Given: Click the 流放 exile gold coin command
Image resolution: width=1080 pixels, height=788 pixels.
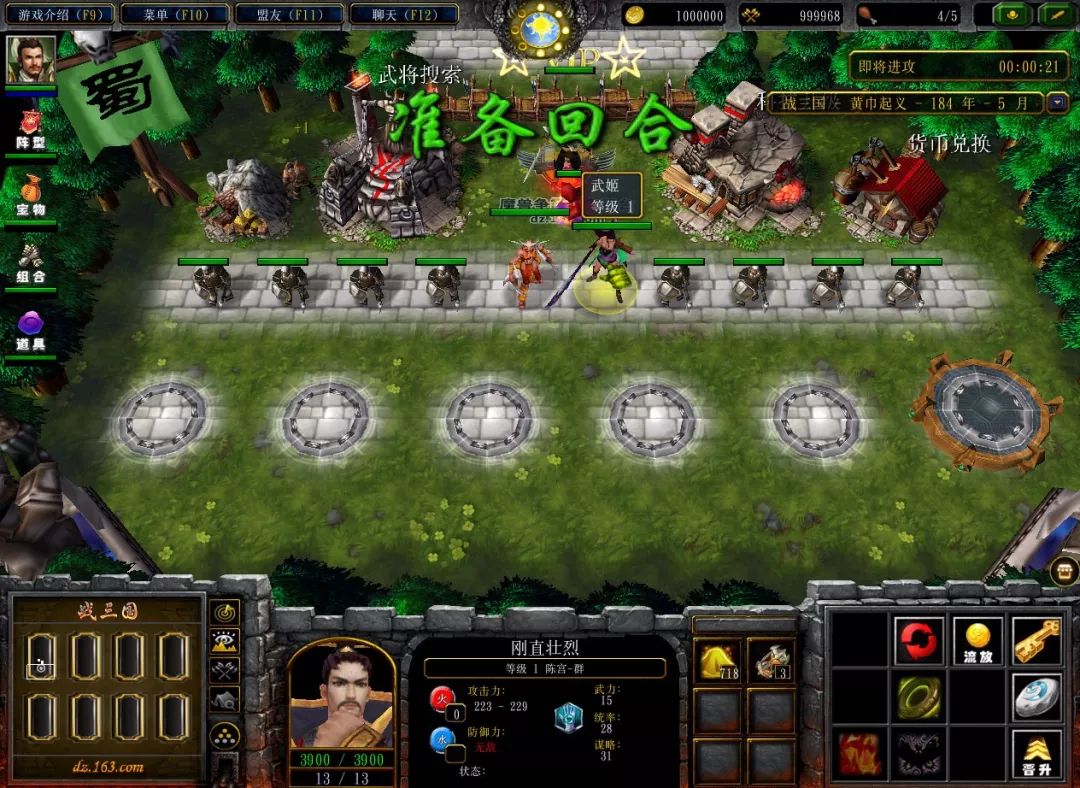Looking at the screenshot, I should pos(978,640).
